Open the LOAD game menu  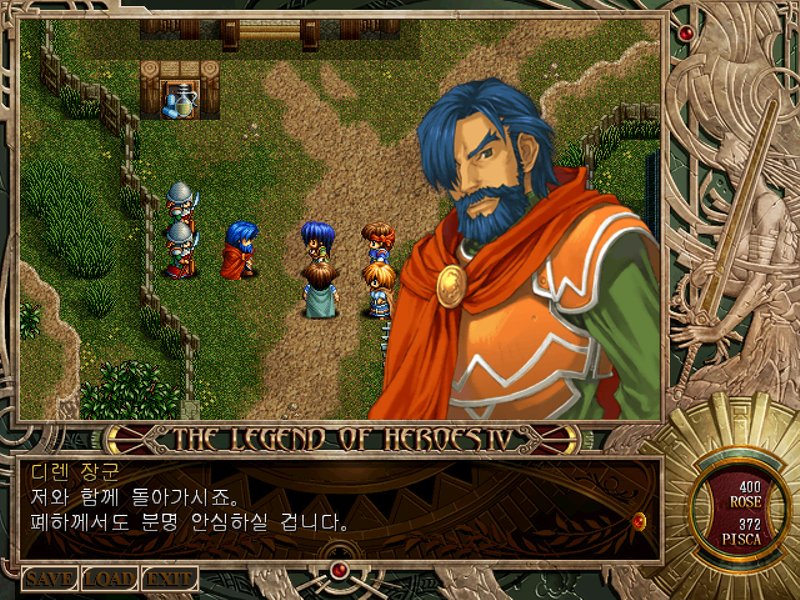click(109, 578)
